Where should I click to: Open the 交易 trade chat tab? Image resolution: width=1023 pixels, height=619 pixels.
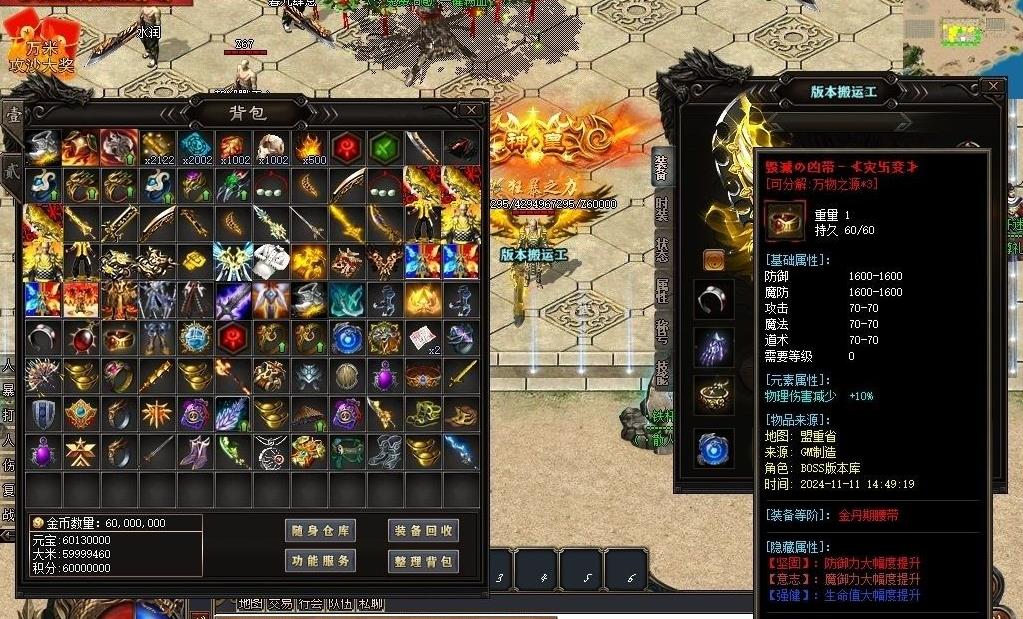(280, 604)
